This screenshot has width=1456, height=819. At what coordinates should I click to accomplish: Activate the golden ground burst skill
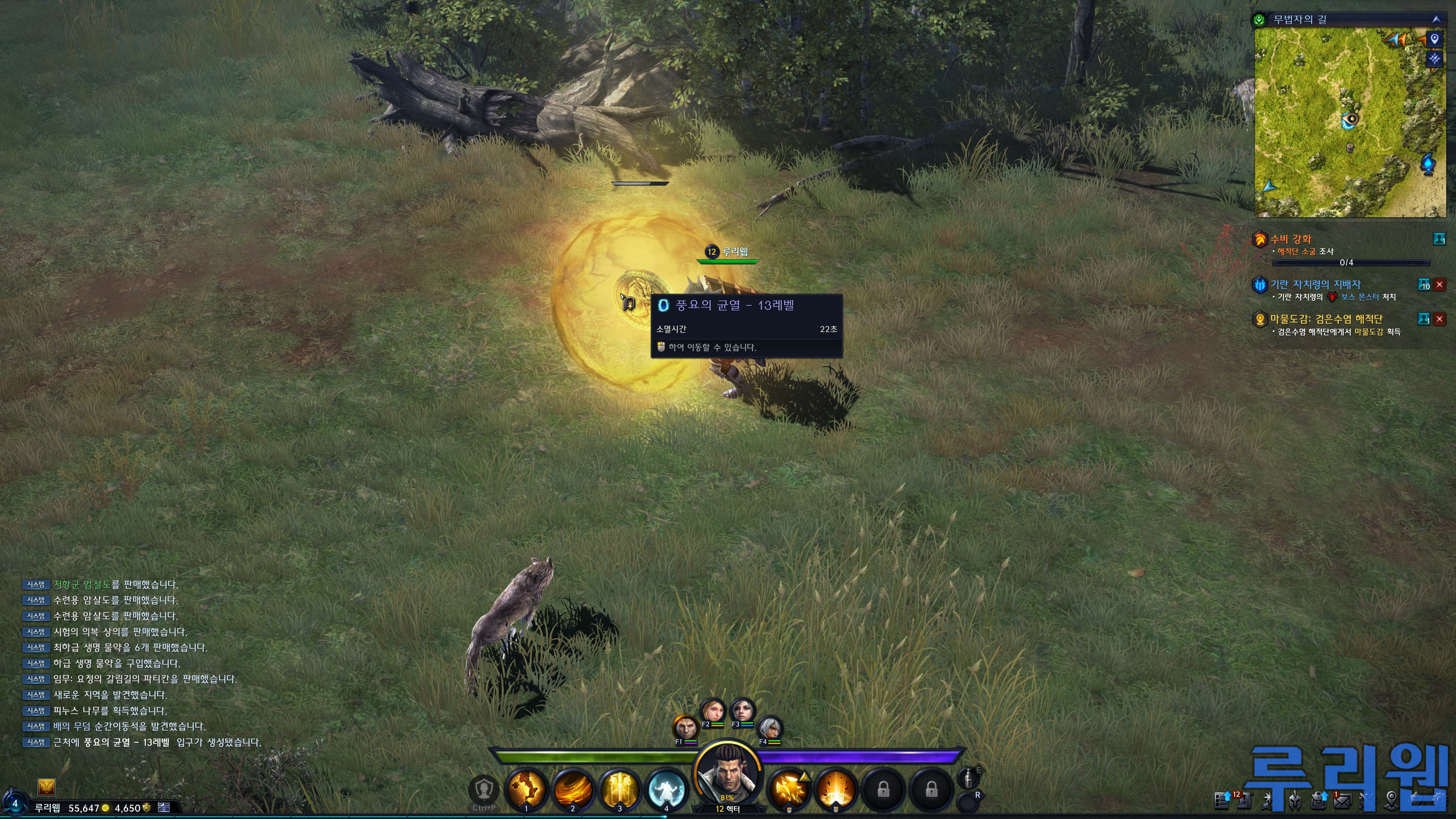(836, 789)
